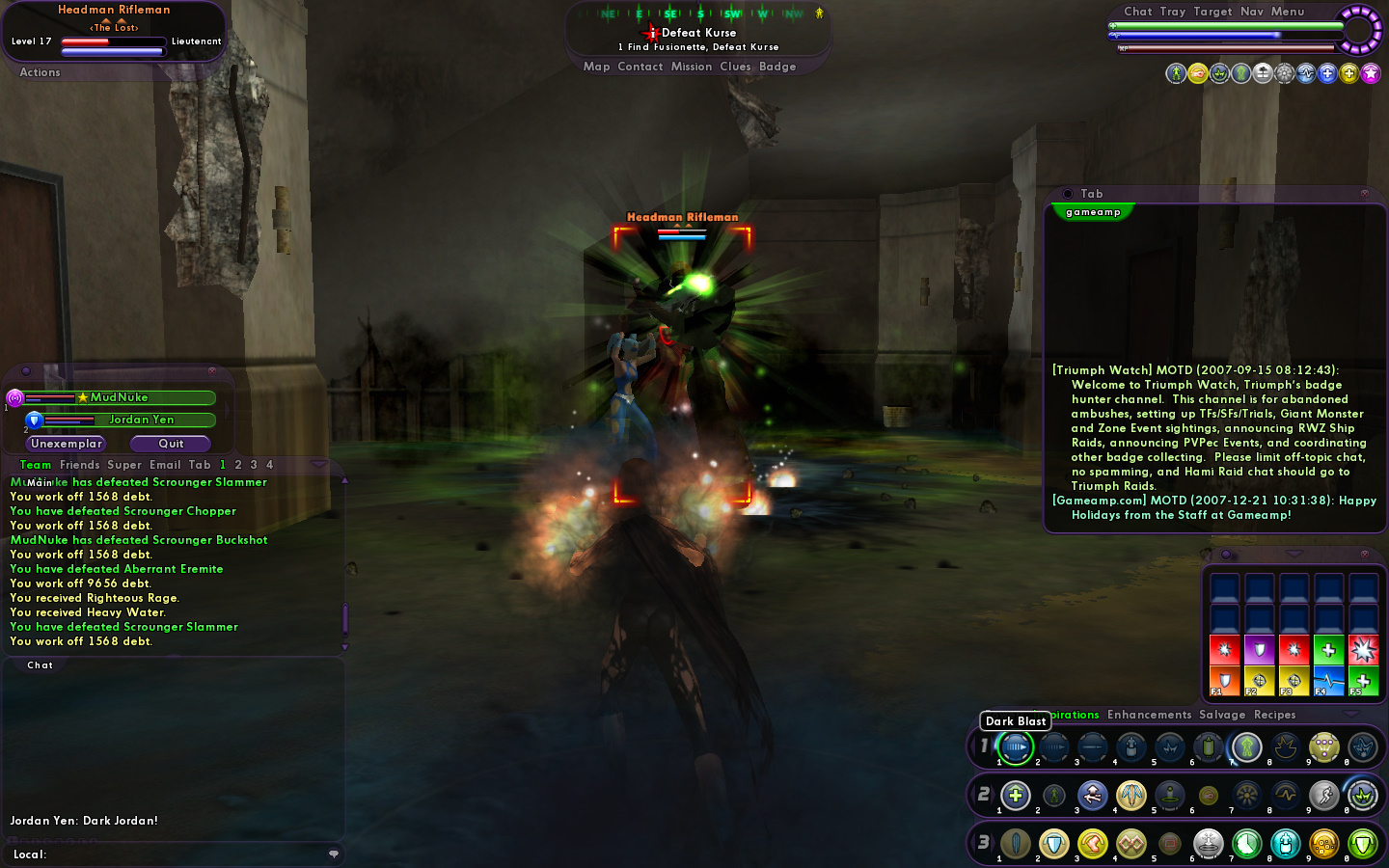Select teammate Jordan Yen

(x=141, y=420)
